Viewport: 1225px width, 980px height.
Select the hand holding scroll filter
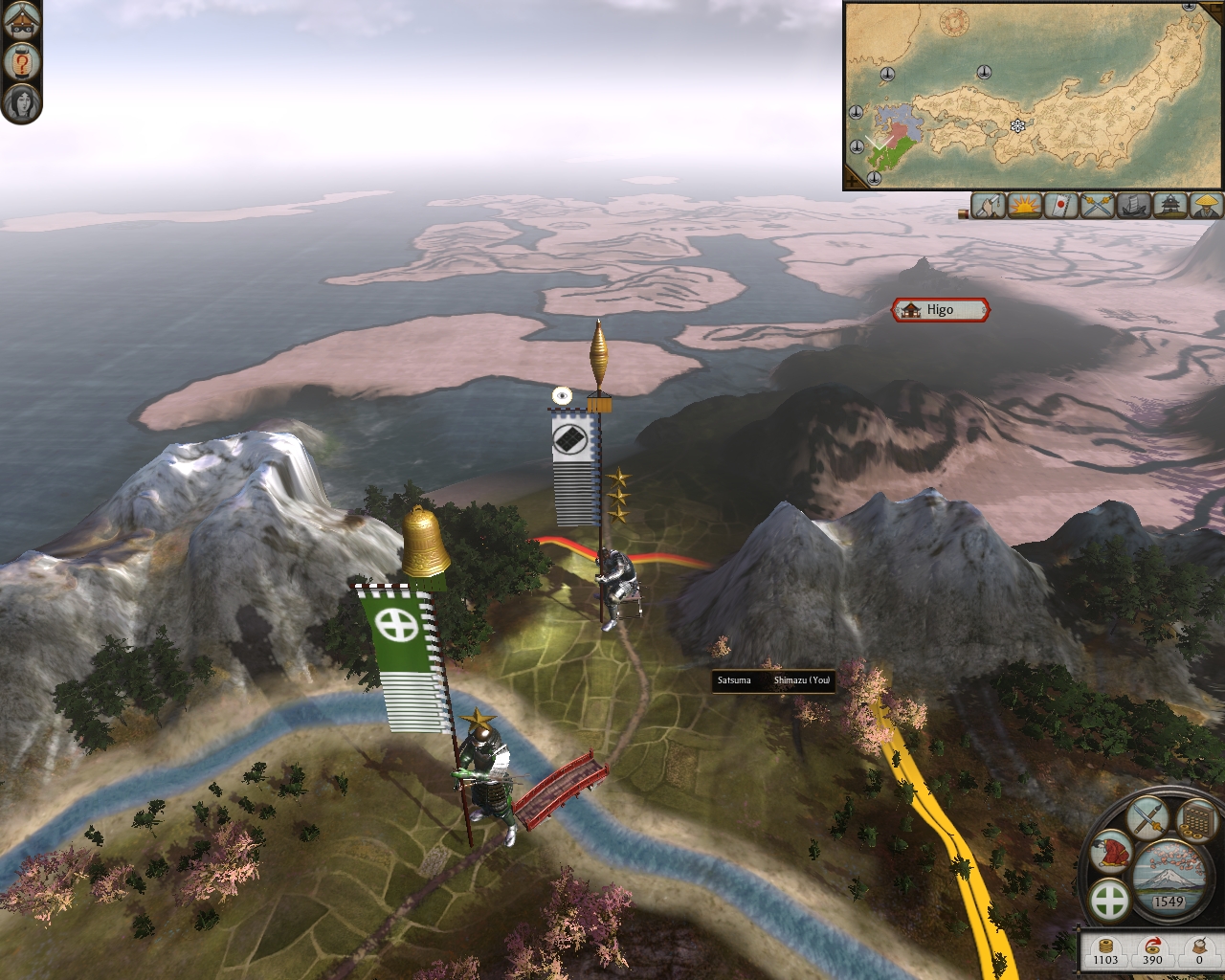point(989,205)
